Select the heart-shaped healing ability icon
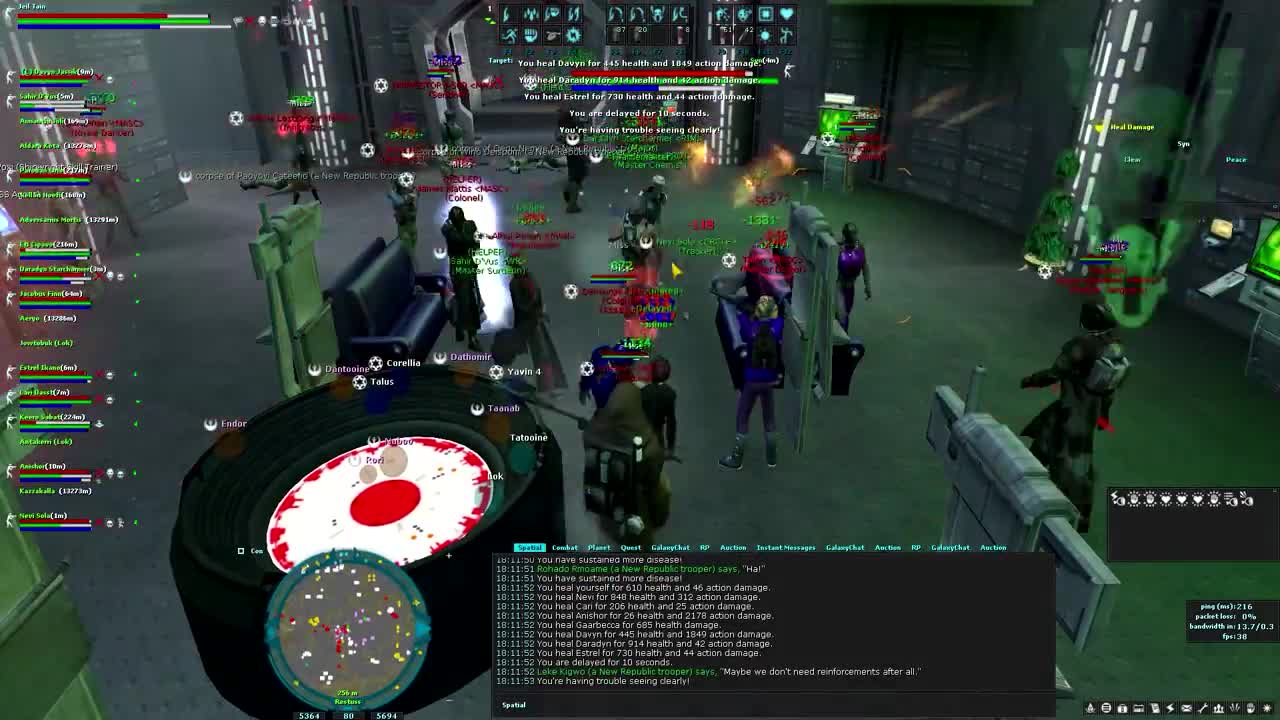This screenshot has width=1280, height=720. pyautogui.click(x=786, y=15)
